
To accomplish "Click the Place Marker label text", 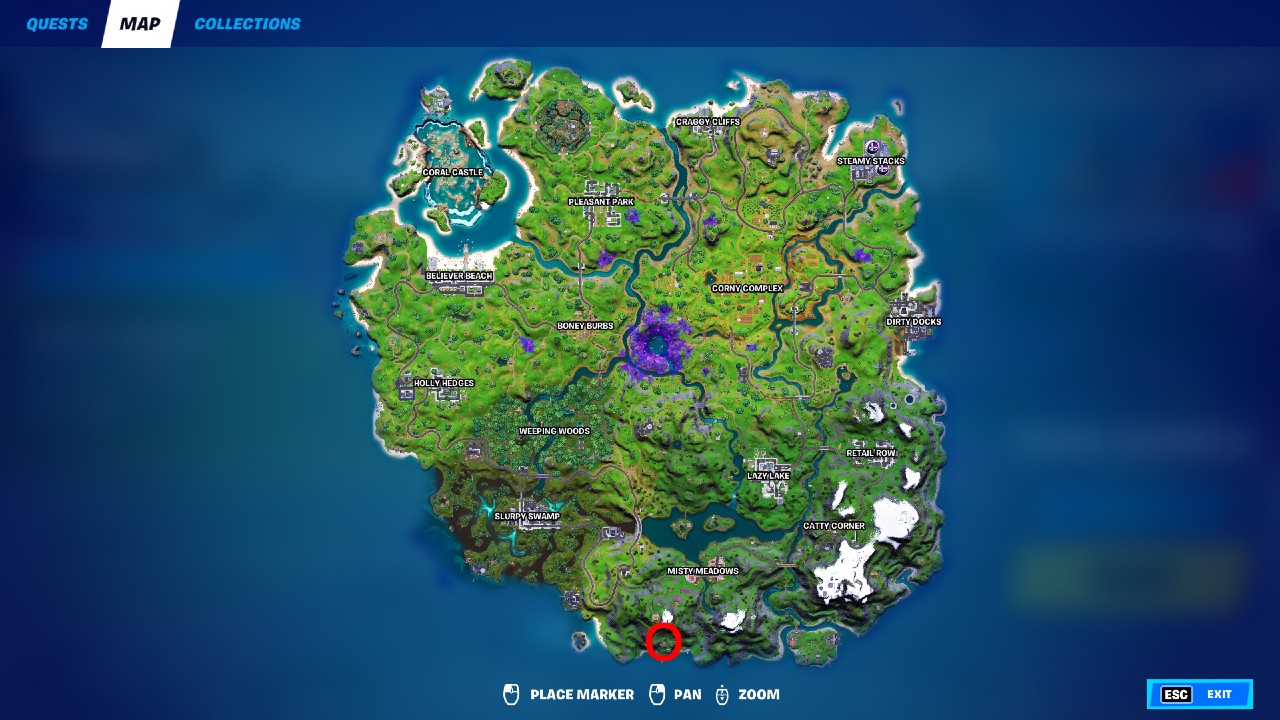I will coord(580,694).
